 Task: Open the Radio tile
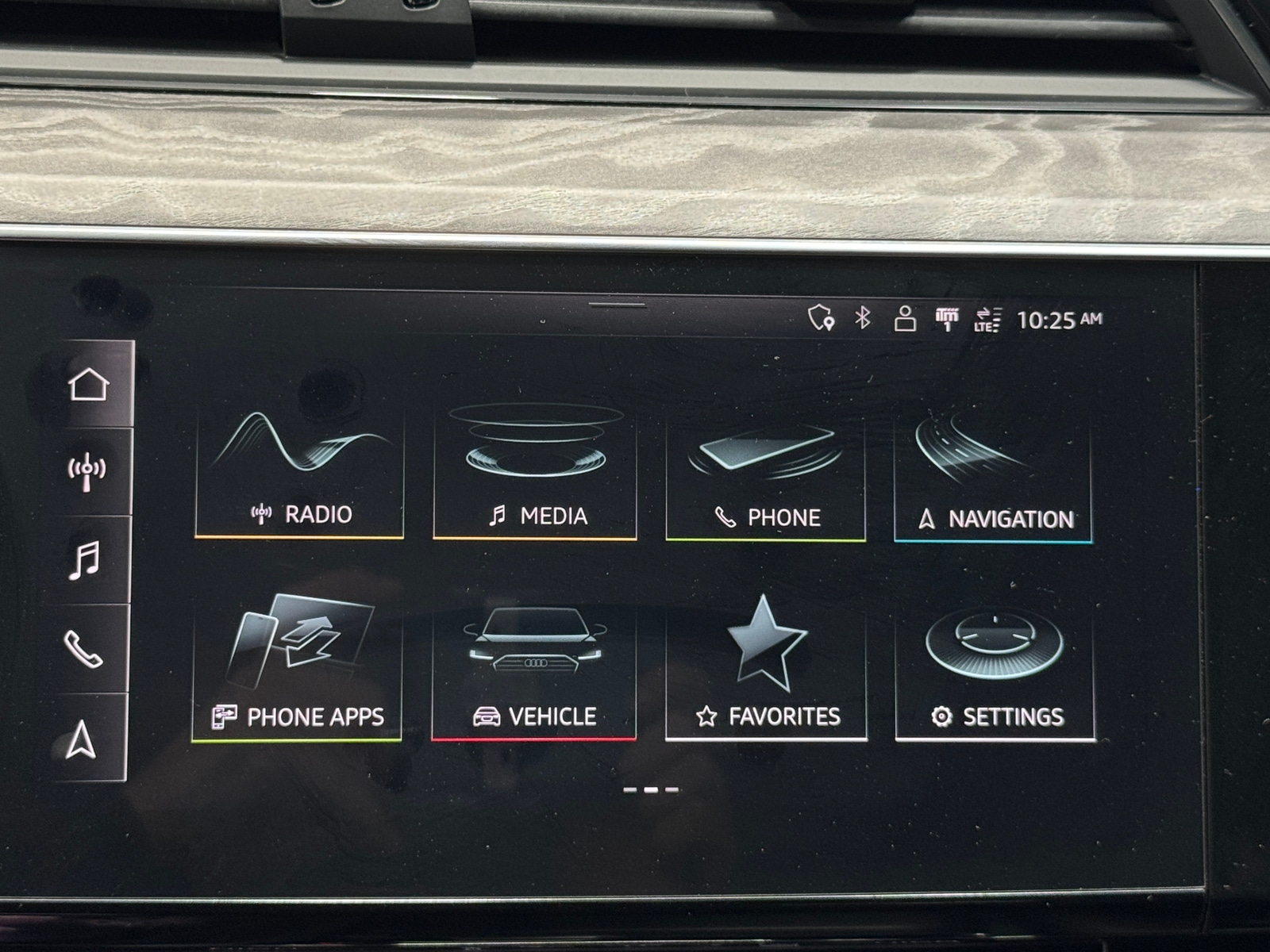tap(299, 472)
